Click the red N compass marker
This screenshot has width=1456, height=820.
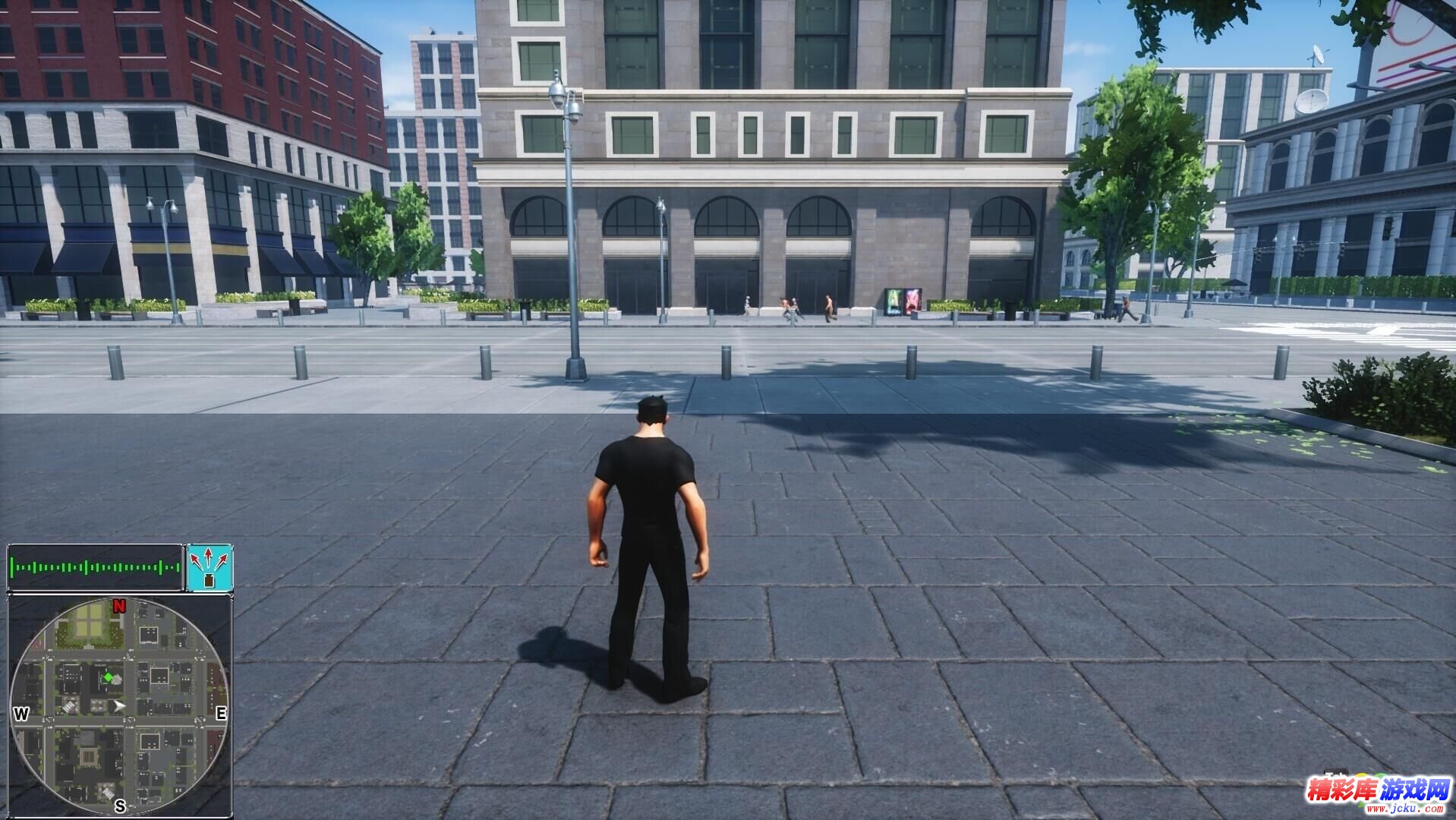coord(119,606)
